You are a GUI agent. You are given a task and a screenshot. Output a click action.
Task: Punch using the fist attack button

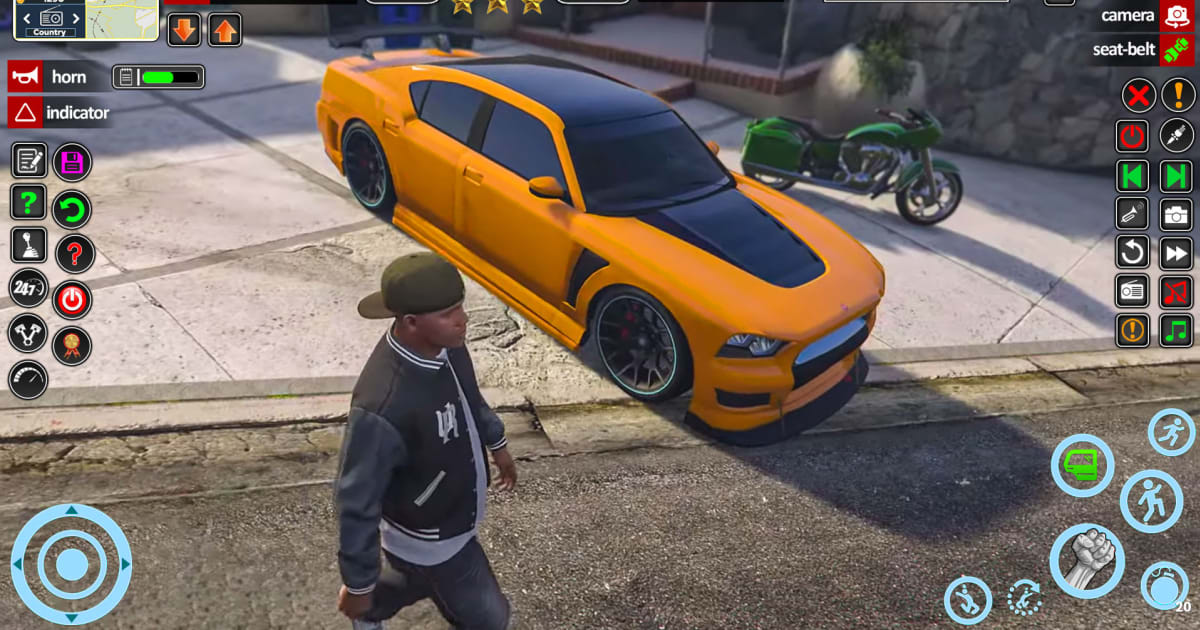point(1086,561)
